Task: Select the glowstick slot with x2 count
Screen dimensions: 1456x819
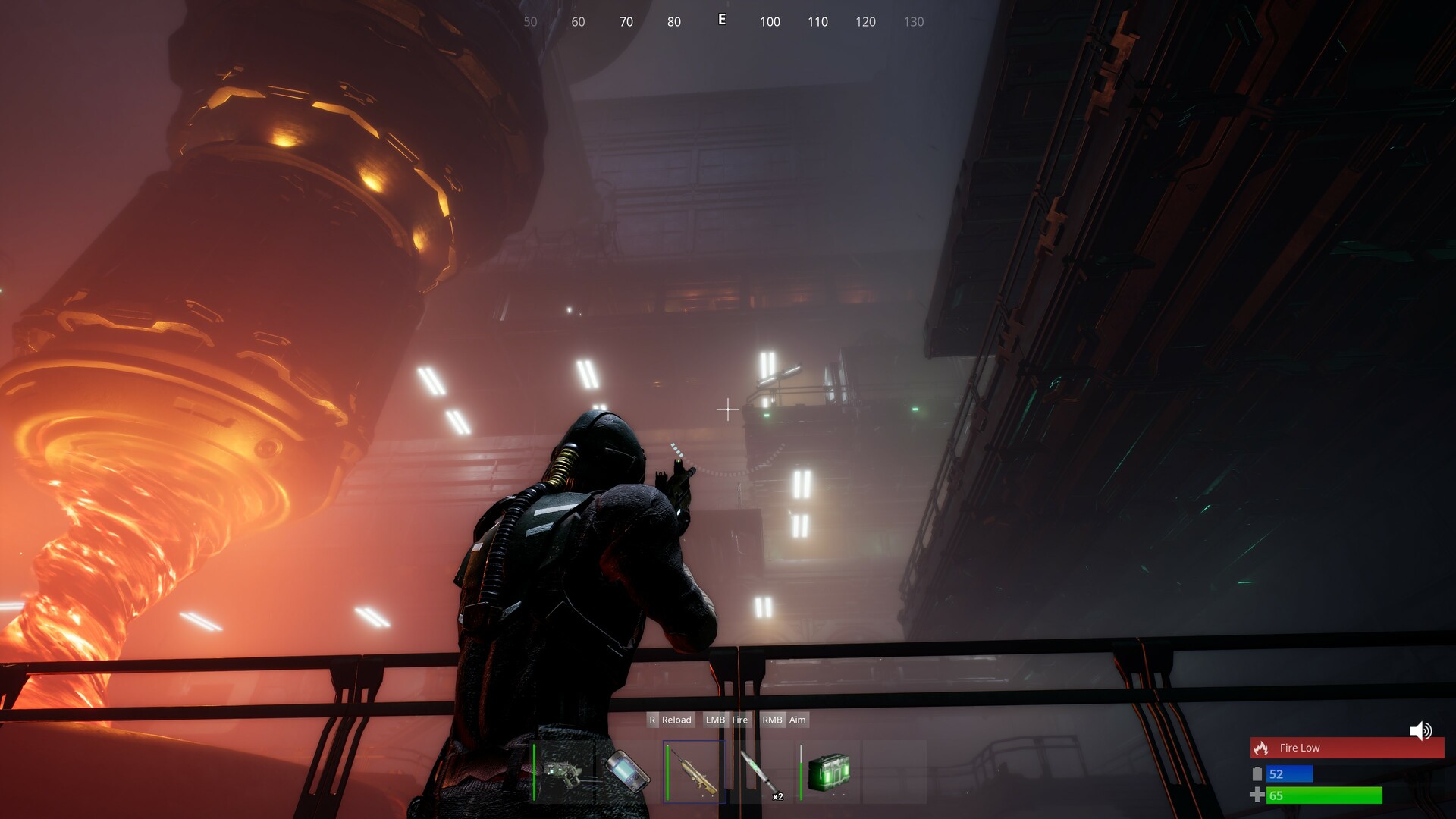Action: pyautogui.click(x=761, y=773)
